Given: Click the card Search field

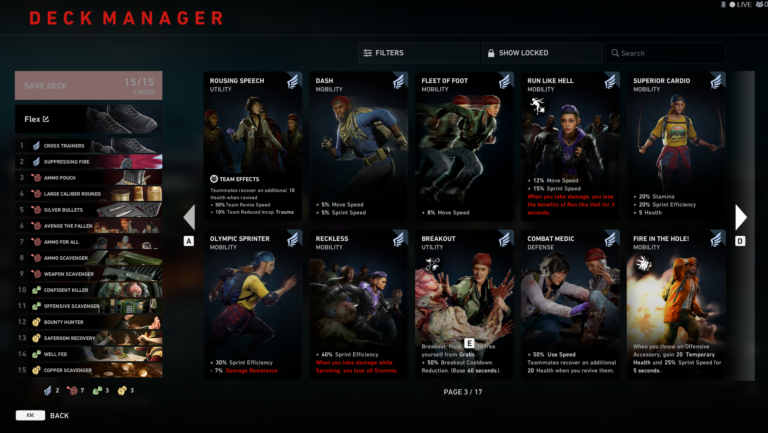Looking at the screenshot, I should pos(664,53).
